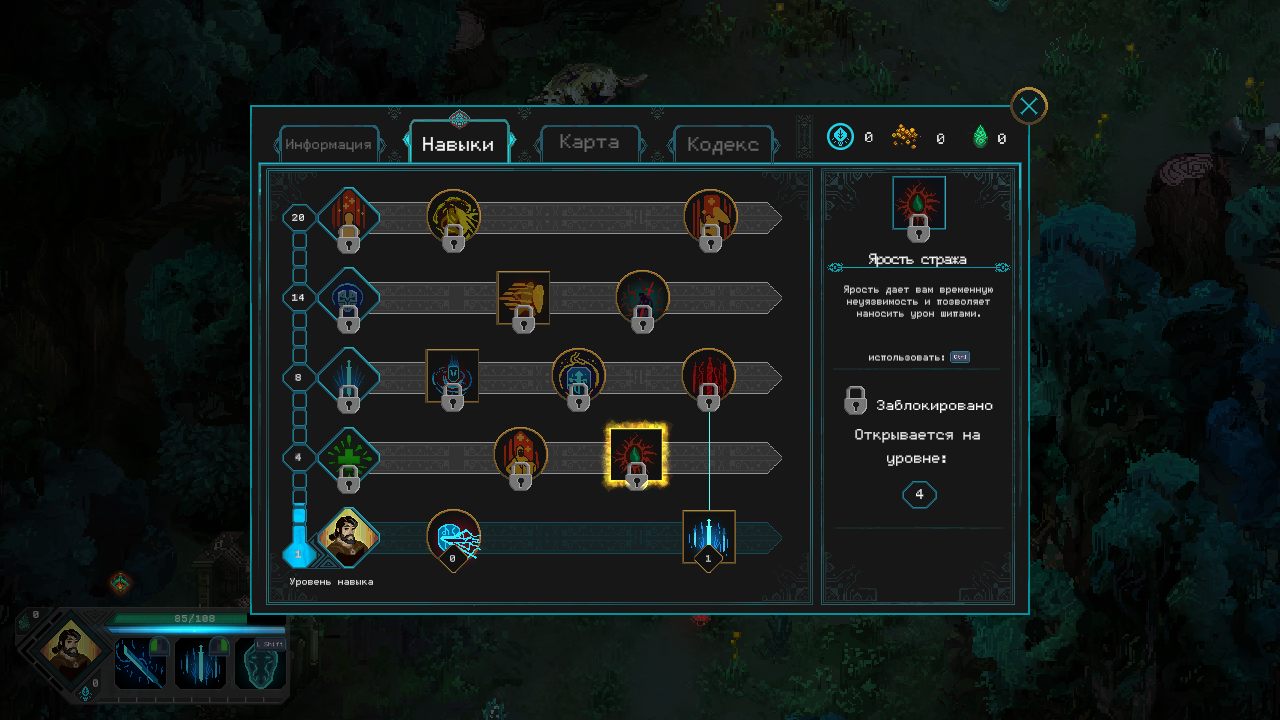Click the glowing sword skill on level 8 row
This screenshot has height=720, width=1280.
coord(348,375)
